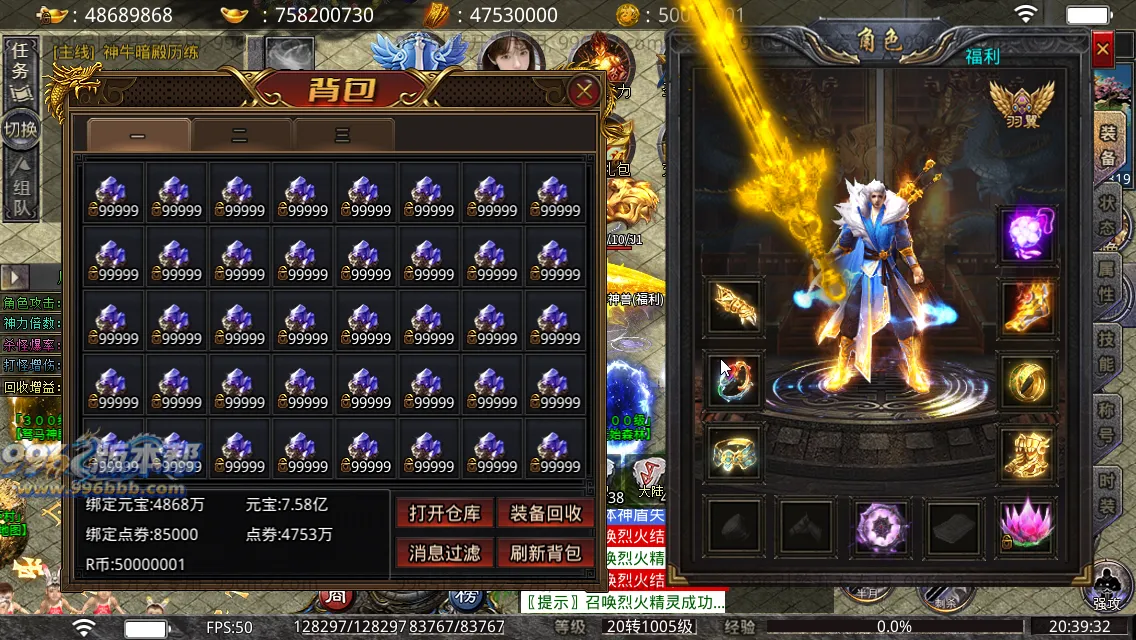
Task: Open the warehouse with 打开仓库
Action: [x=445, y=514]
